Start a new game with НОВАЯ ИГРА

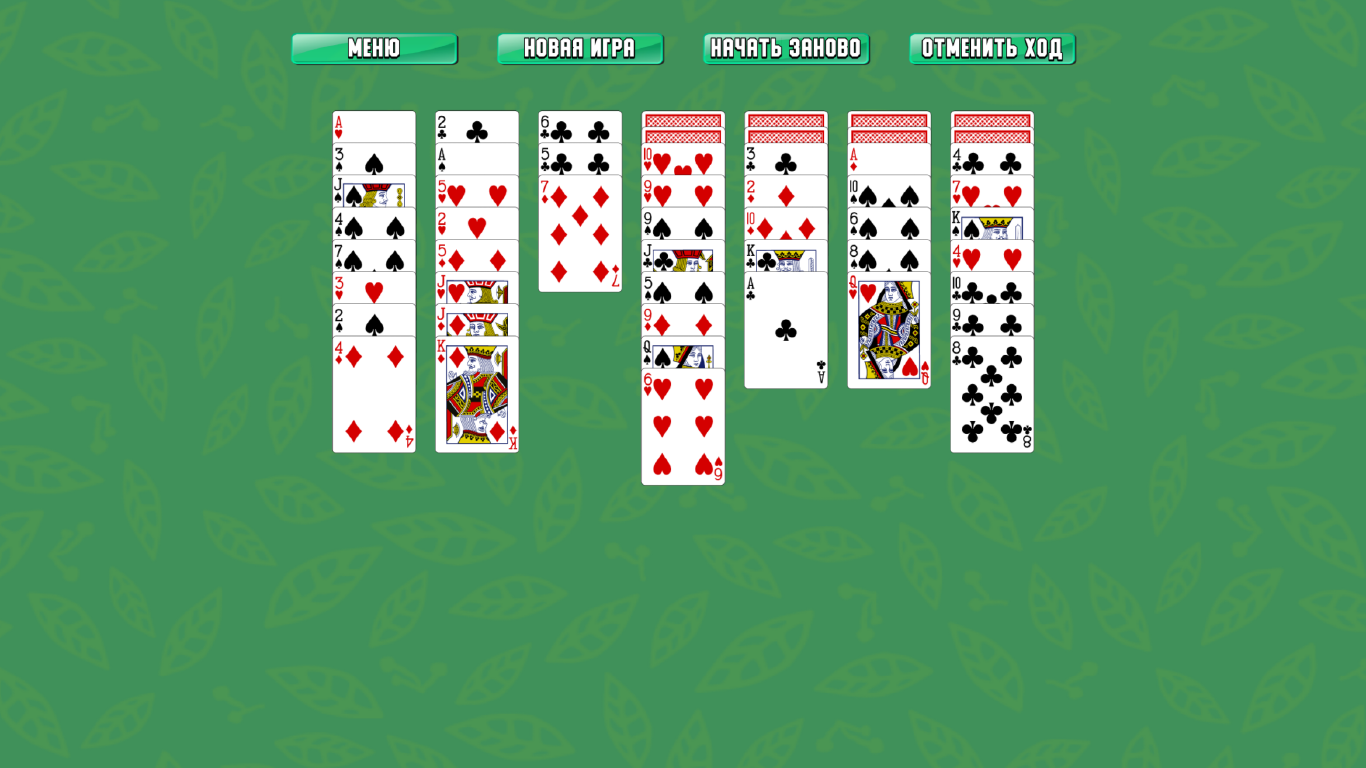click(x=580, y=46)
